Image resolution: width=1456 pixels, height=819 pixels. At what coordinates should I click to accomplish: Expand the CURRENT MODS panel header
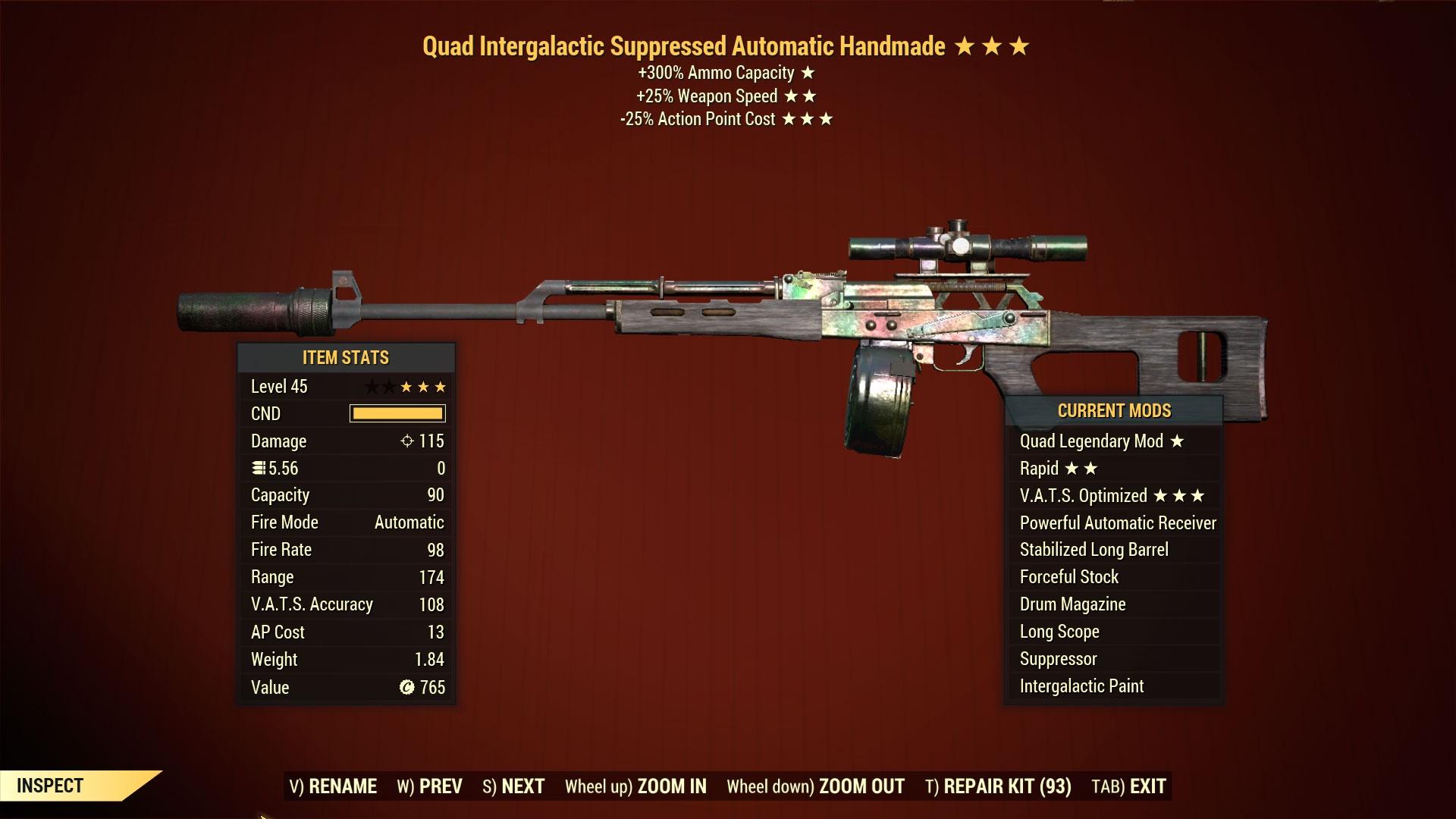[x=1113, y=410]
